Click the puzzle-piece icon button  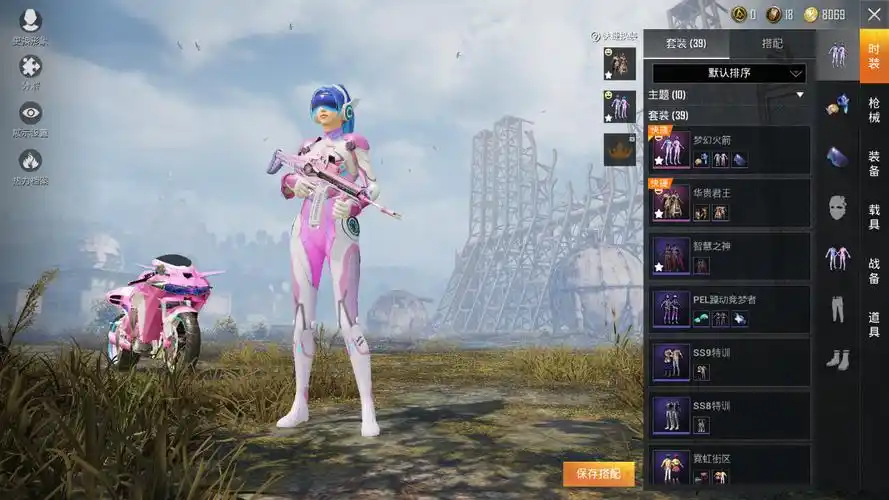point(31,67)
